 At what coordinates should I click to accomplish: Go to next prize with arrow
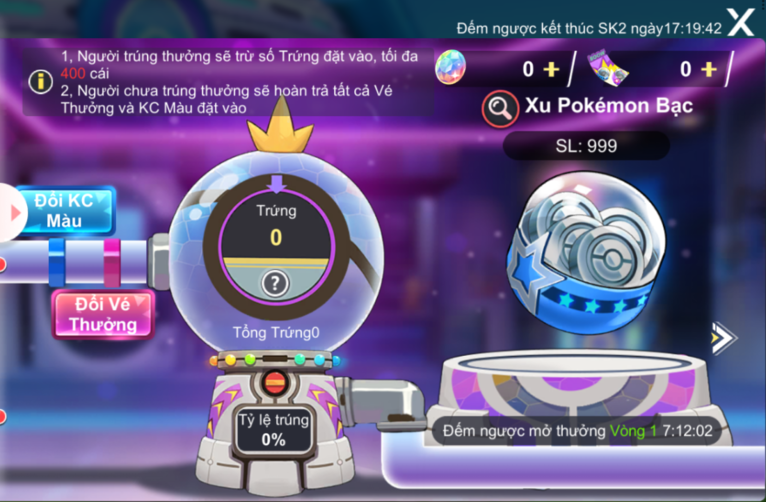tap(722, 339)
